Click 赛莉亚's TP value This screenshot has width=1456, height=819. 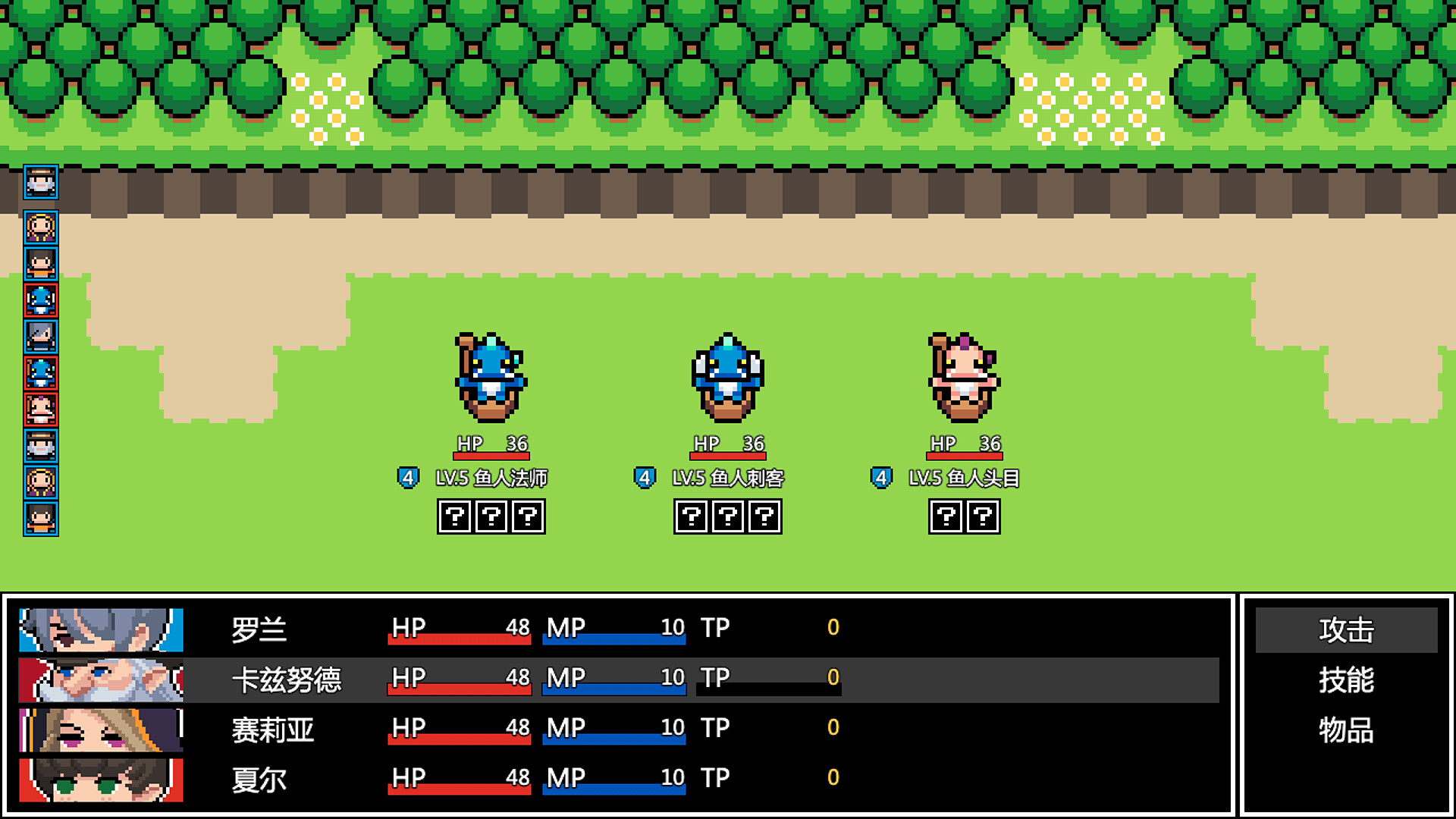point(833,726)
